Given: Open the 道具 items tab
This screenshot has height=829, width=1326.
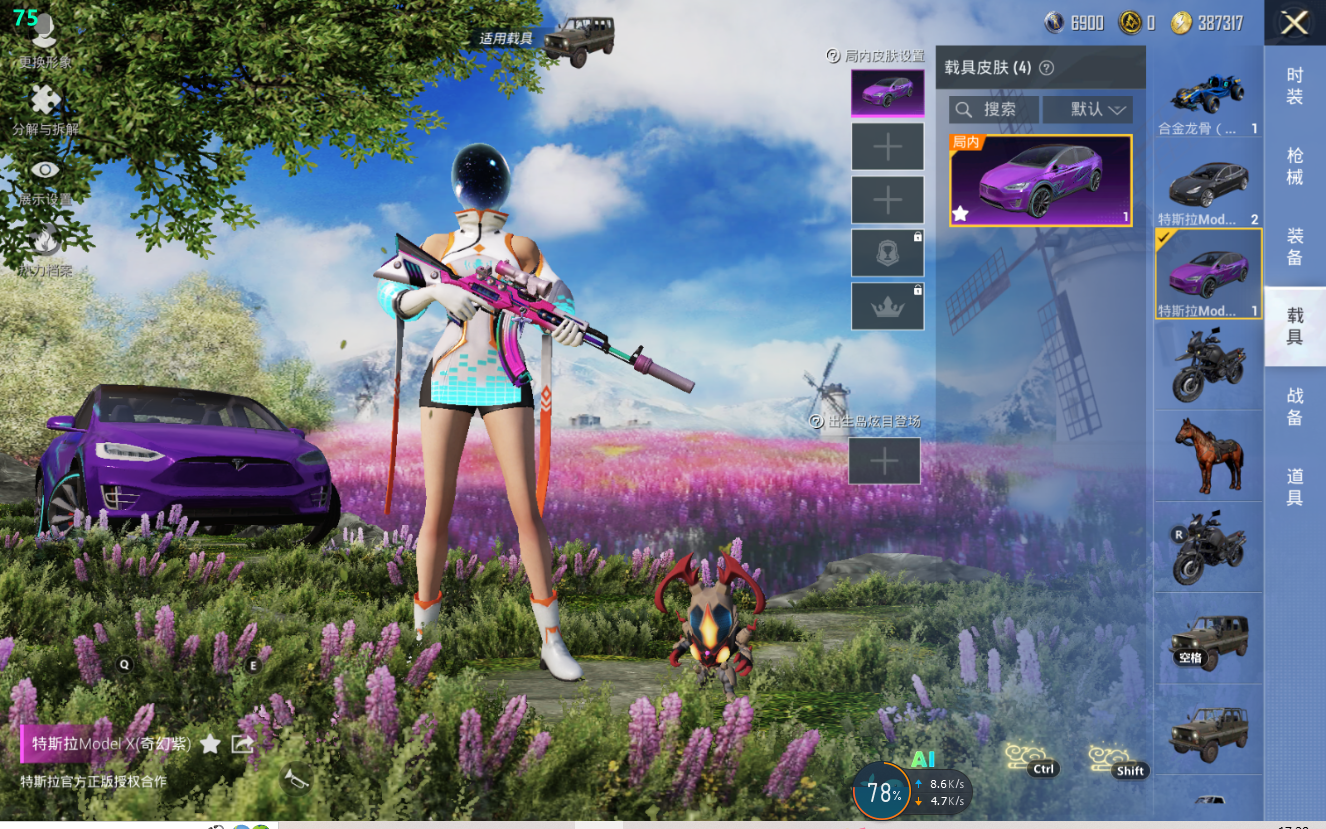Looking at the screenshot, I should coord(1294,487).
